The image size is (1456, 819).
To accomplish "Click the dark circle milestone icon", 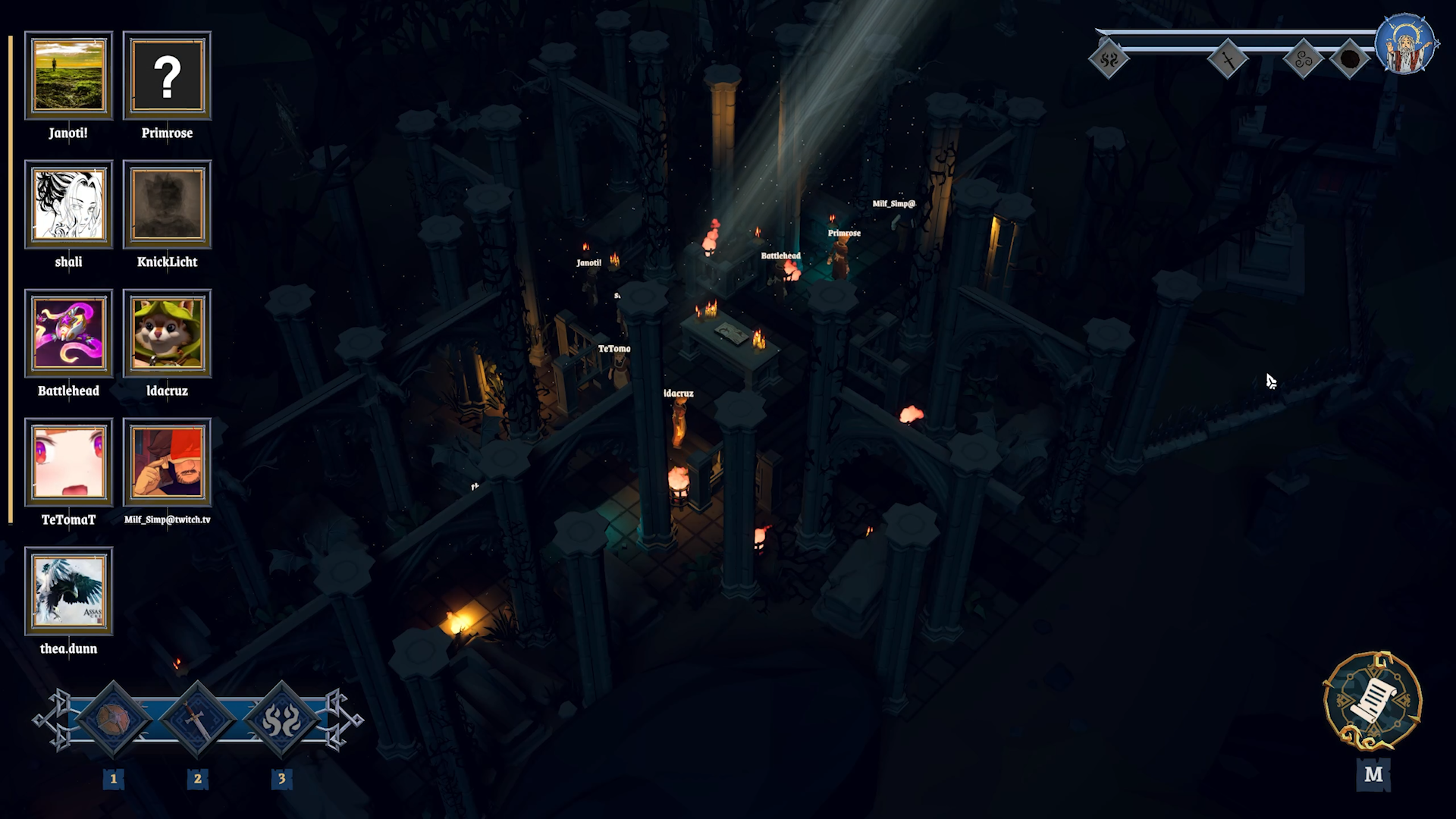I will (1348, 57).
